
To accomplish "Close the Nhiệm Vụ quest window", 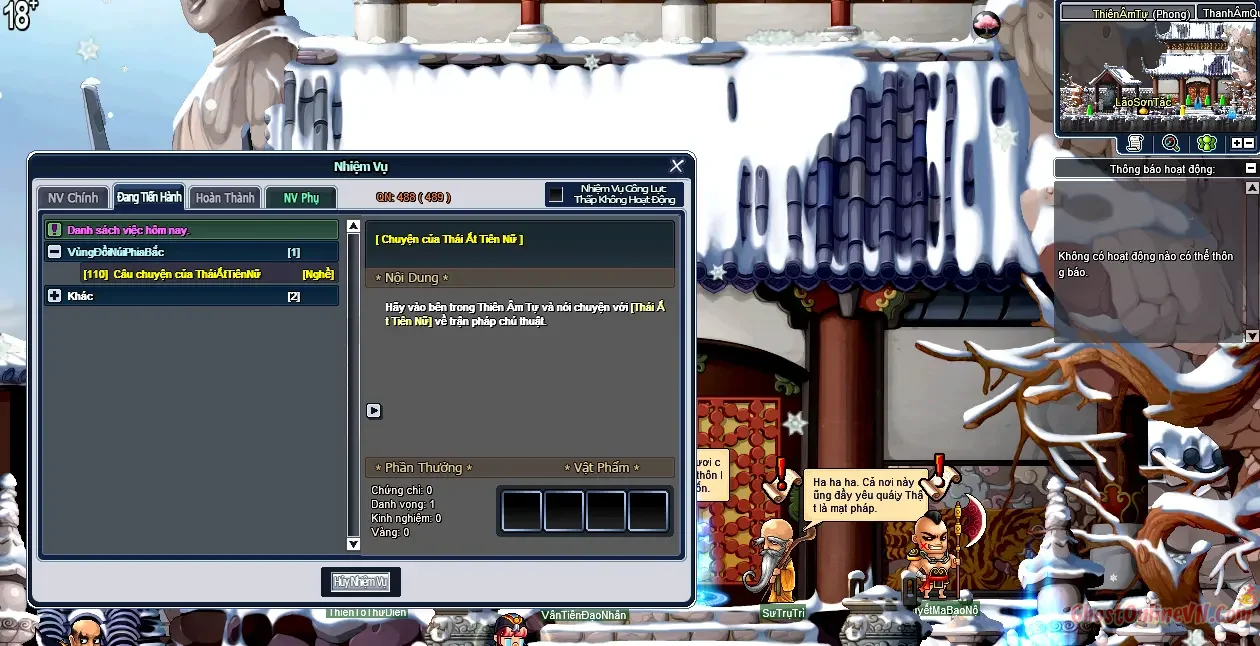I will (x=677, y=166).
